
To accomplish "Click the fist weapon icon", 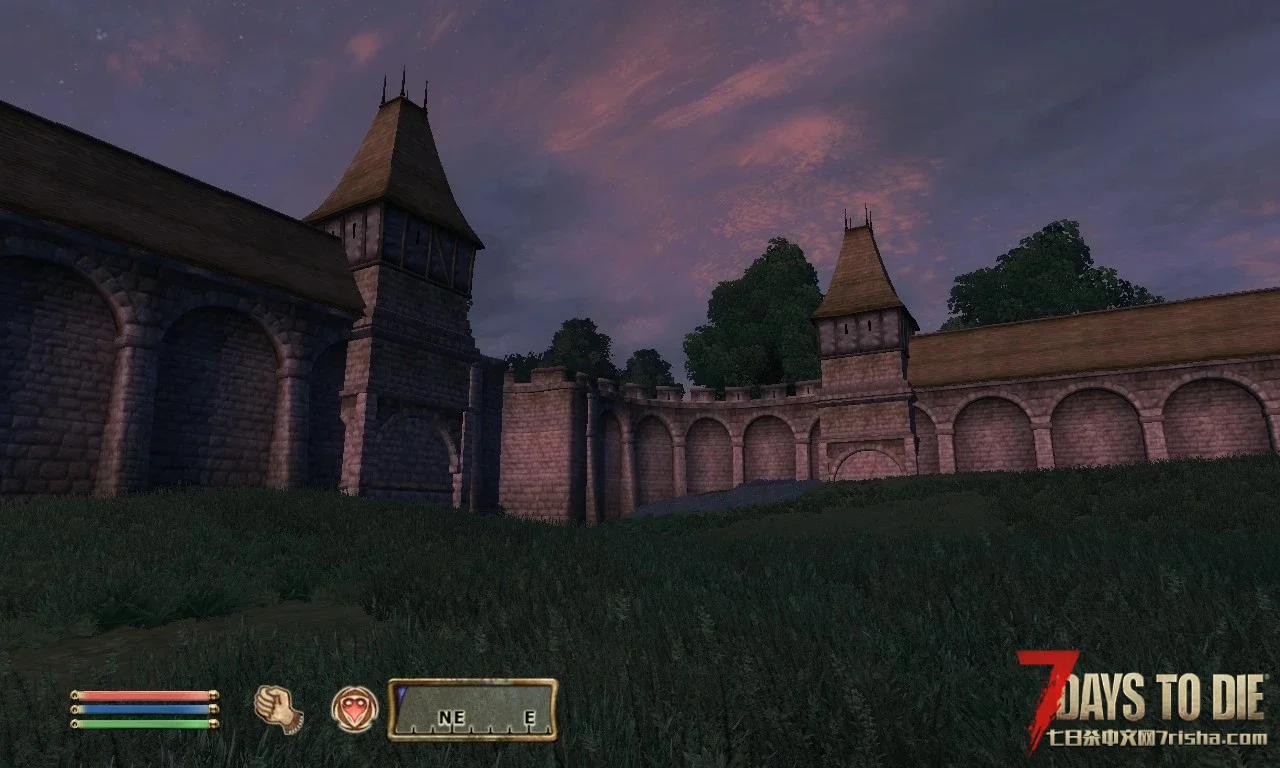I will (x=278, y=709).
